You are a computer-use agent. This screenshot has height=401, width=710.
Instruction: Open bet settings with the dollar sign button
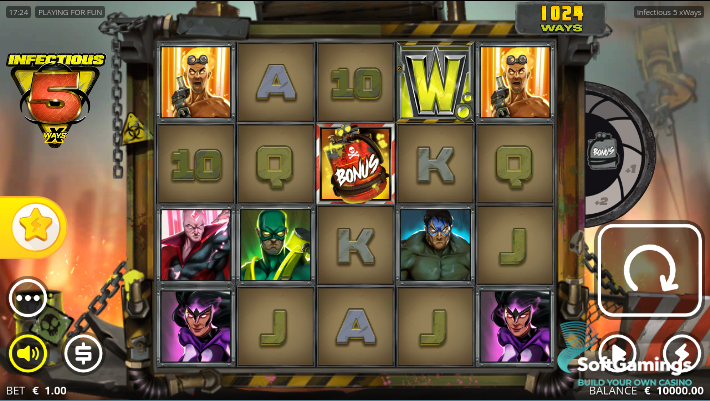coord(83,352)
